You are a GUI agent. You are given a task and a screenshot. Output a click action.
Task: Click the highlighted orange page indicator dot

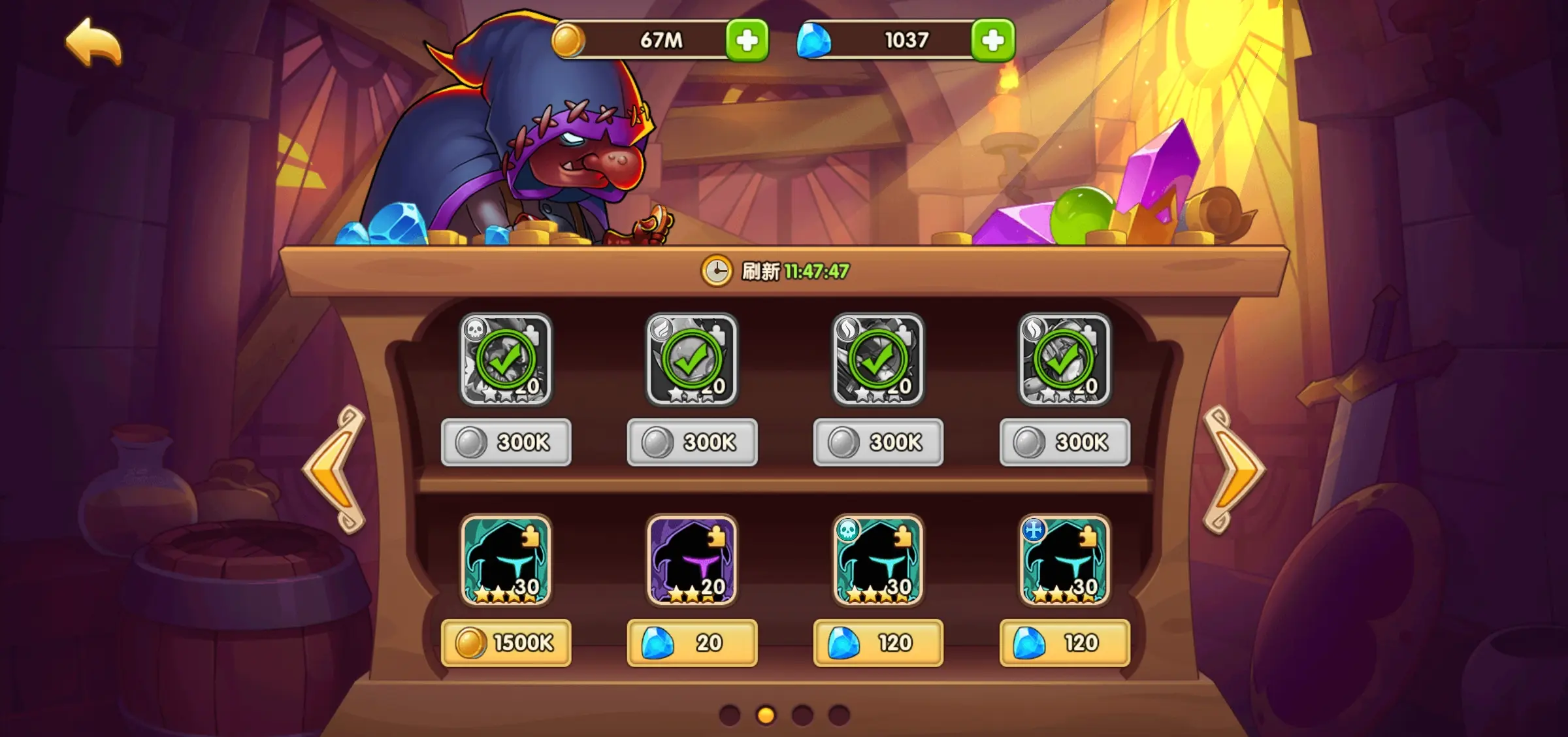pos(766,715)
